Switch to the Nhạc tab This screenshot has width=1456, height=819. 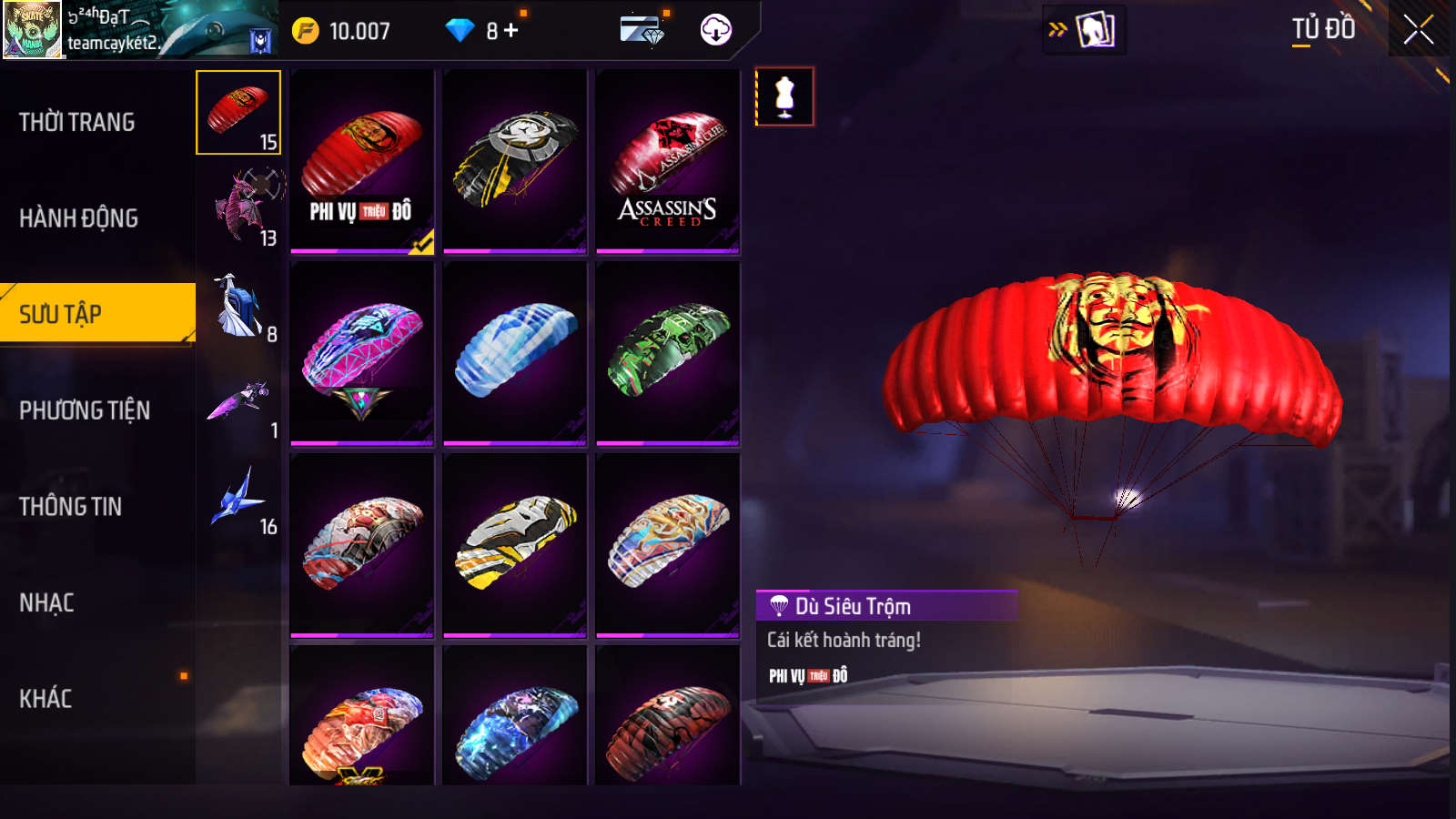(x=47, y=602)
